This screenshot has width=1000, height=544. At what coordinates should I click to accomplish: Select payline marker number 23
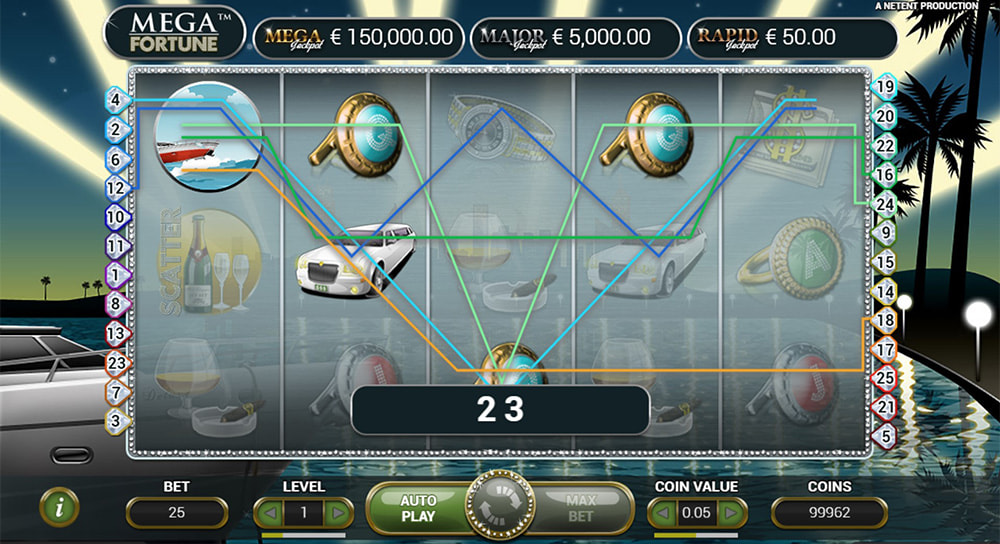pos(116,364)
